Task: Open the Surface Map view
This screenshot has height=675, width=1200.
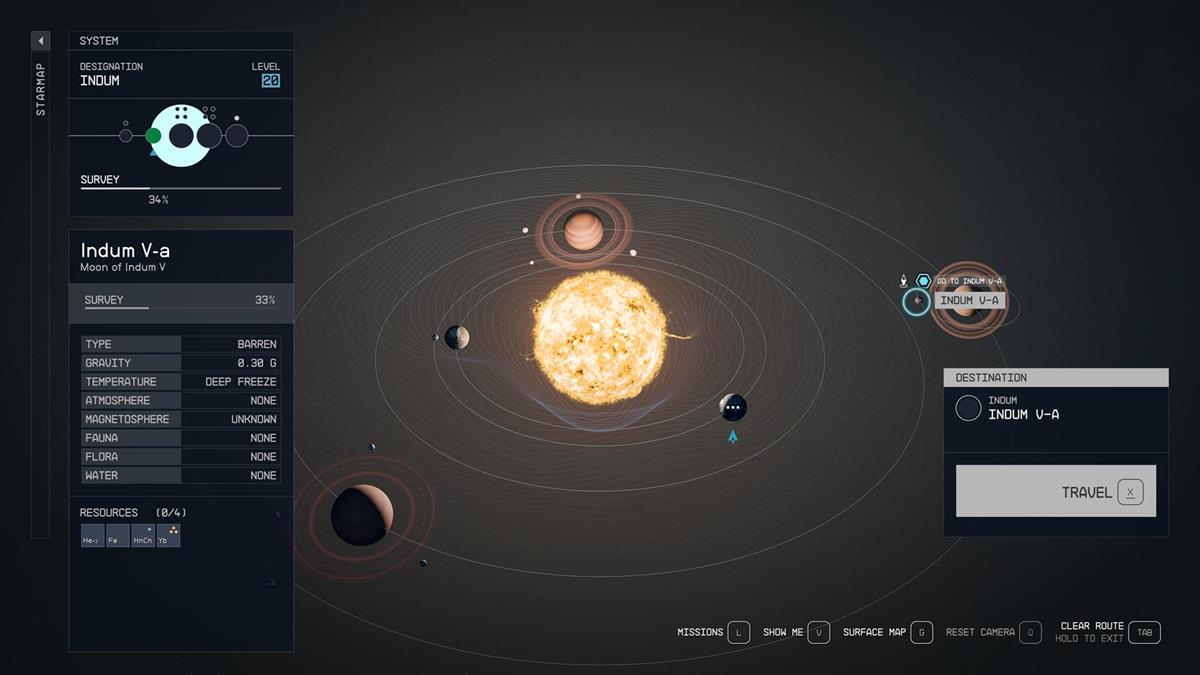Action: [x=921, y=632]
